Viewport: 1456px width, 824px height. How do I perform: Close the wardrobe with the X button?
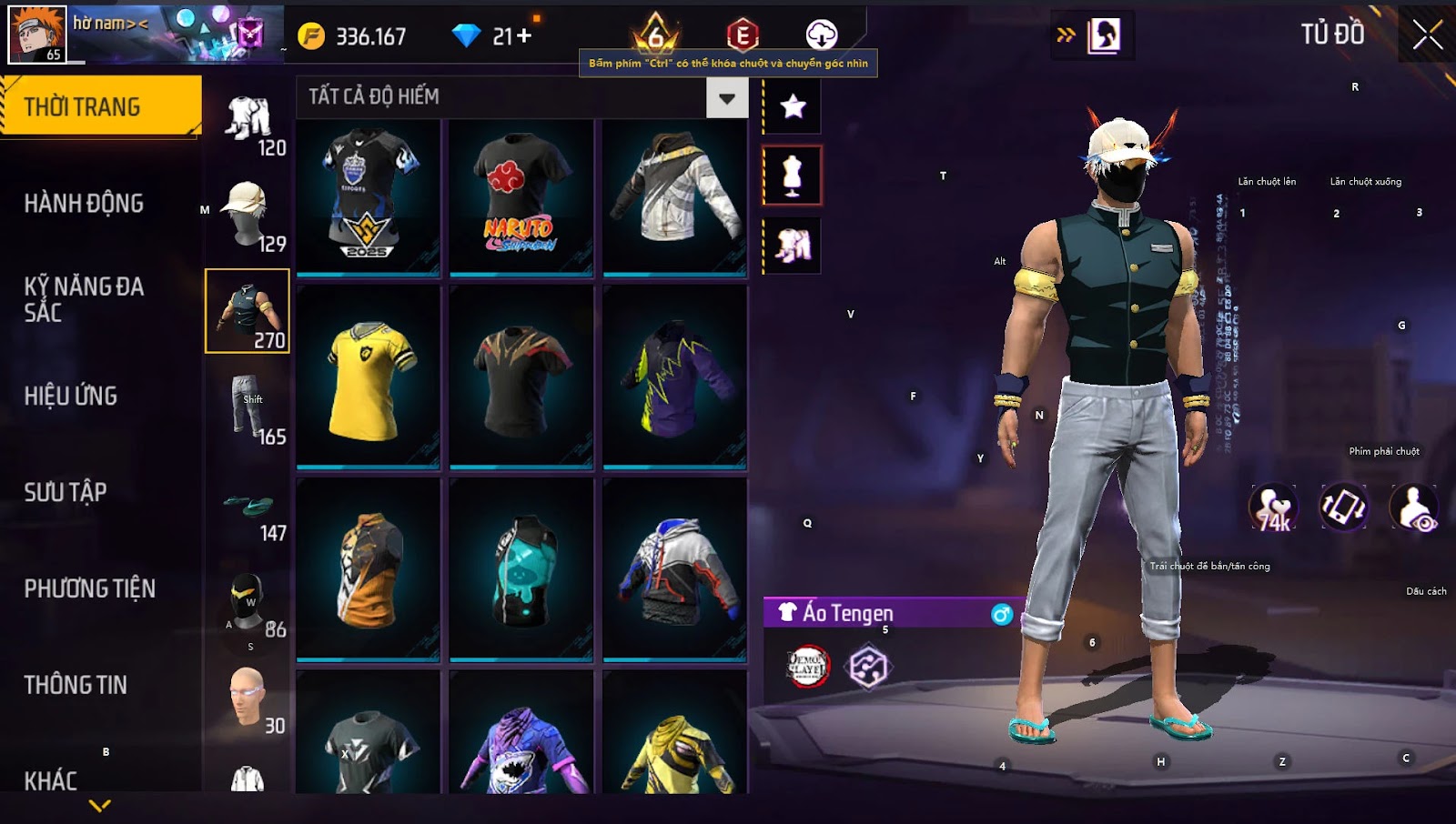[x=1427, y=35]
